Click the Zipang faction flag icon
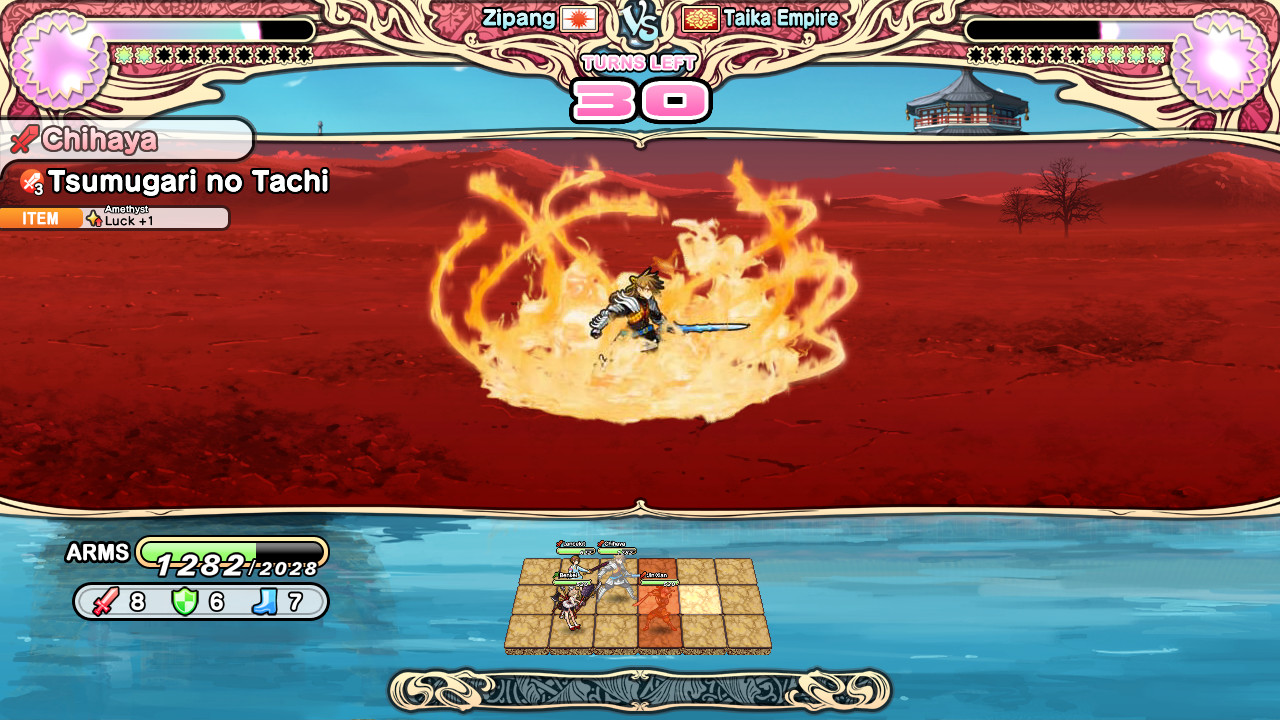This screenshot has width=1280, height=720. [x=579, y=19]
